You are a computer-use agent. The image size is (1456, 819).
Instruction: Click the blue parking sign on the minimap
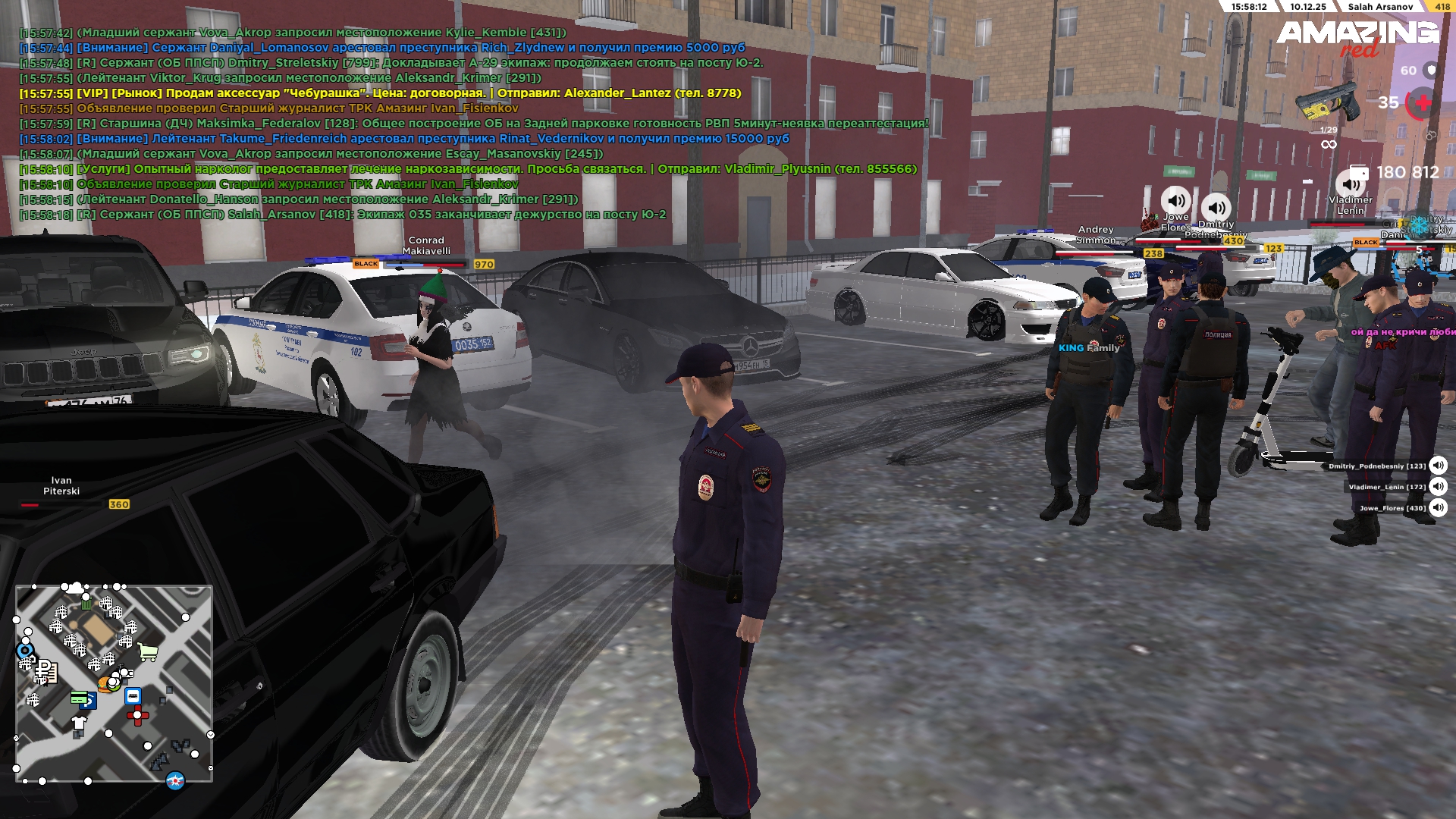pos(89,703)
